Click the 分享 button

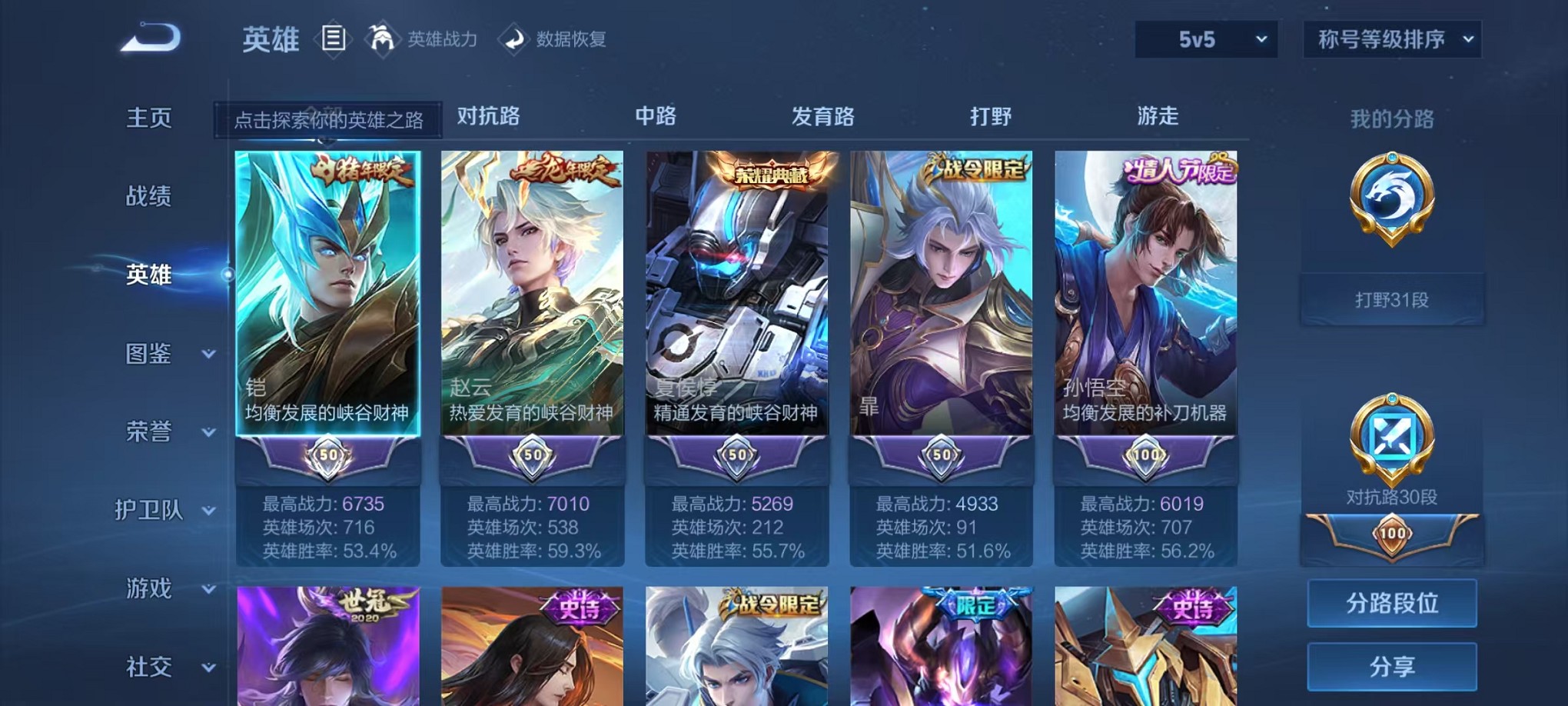coord(1391,666)
